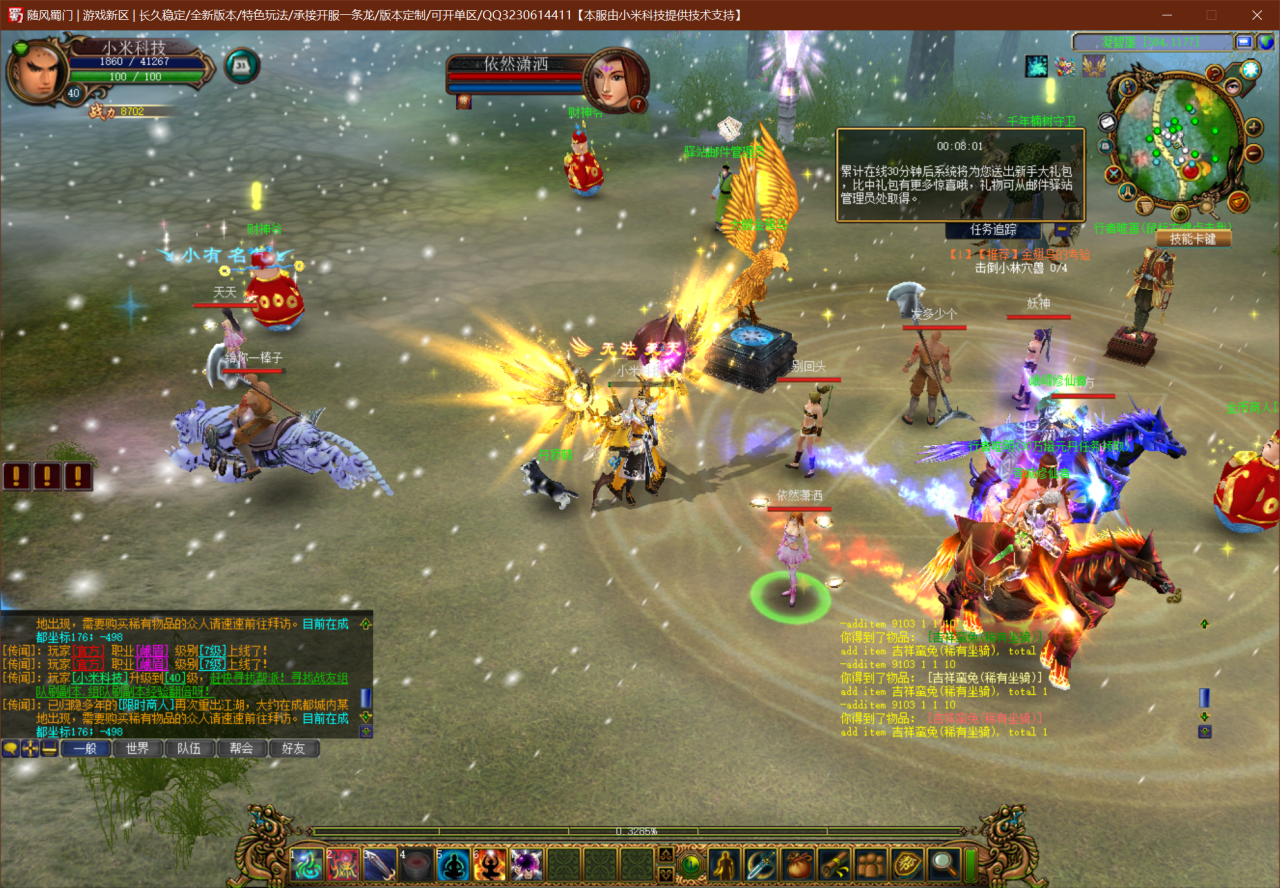Open the 队伍 chat channel tab
The image size is (1280, 888).
[189, 748]
